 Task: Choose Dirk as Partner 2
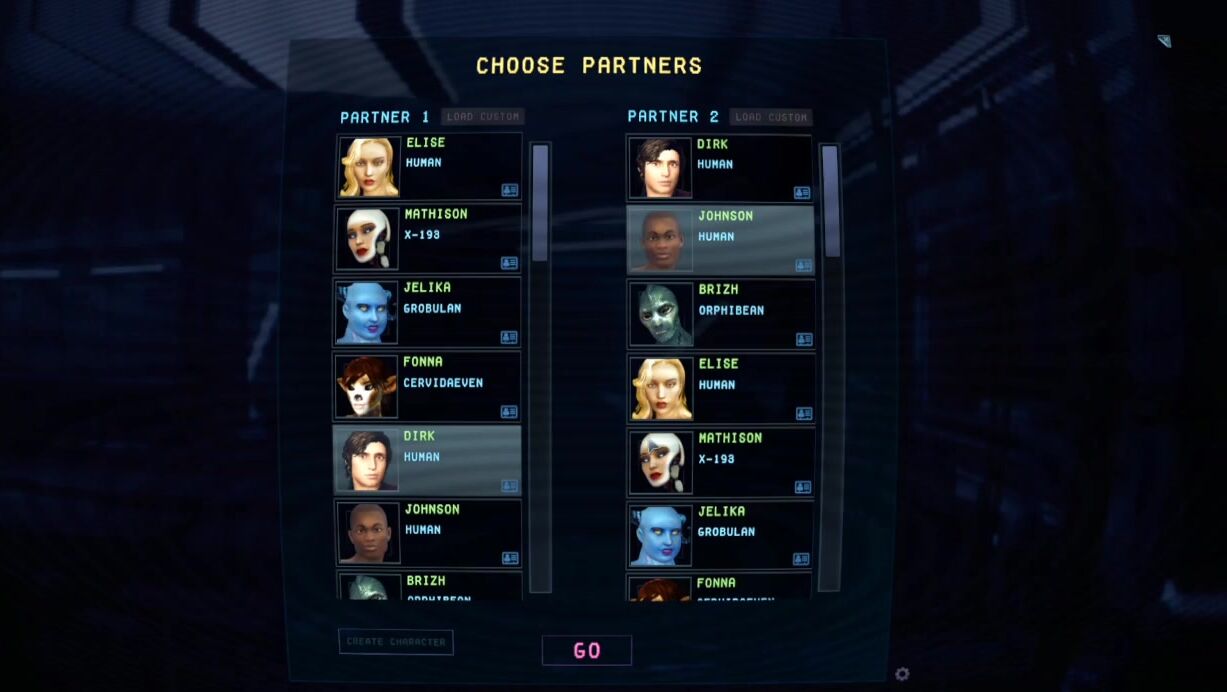tap(720, 167)
